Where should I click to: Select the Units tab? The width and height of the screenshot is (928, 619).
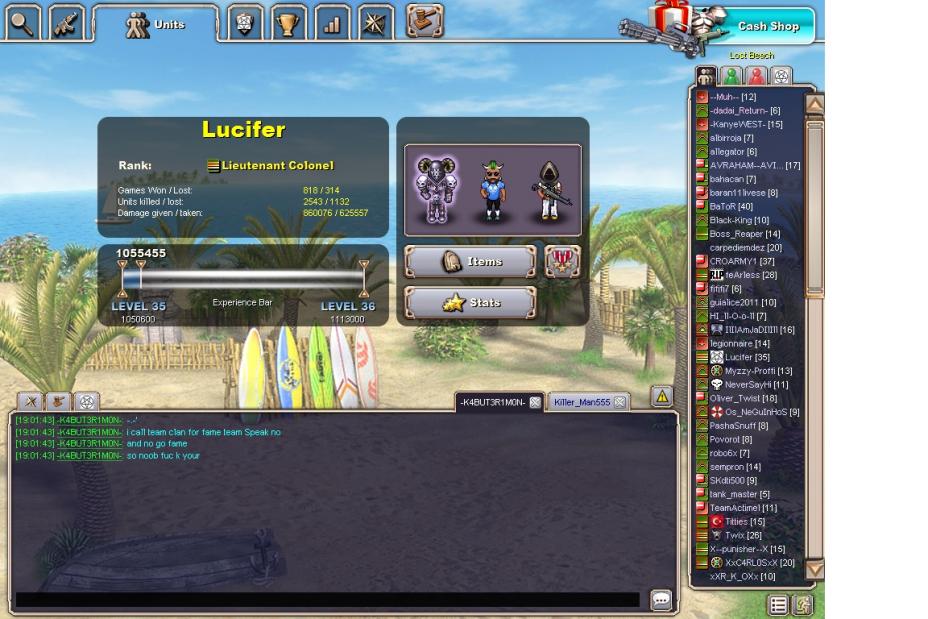click(x=155, y=24)
